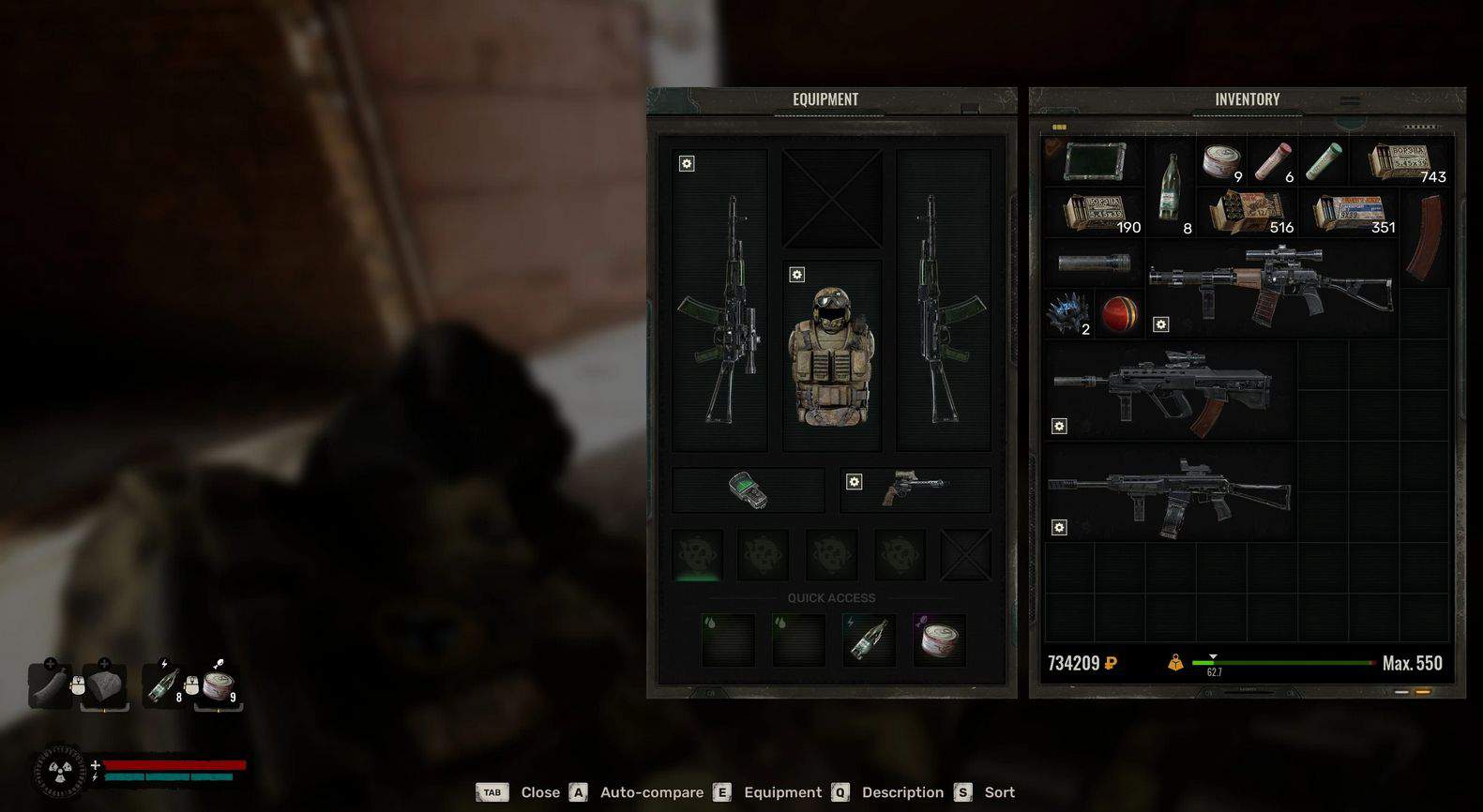Choose the equipped revolver pistol slot
Image resolution: width=1483 pixels, height=812 pixels.
pyautogui.click(x=915, y=489)
